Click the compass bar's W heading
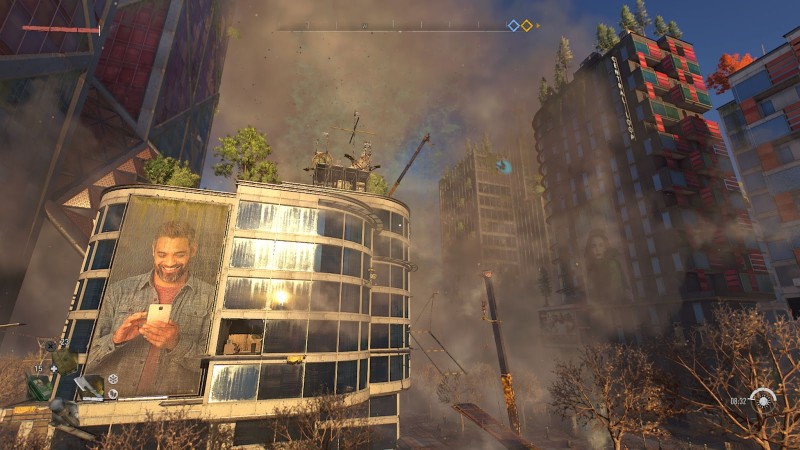Image resolution: width=800 pixels, height=450 pixels. pyautogui.click(x=364, y=26)
